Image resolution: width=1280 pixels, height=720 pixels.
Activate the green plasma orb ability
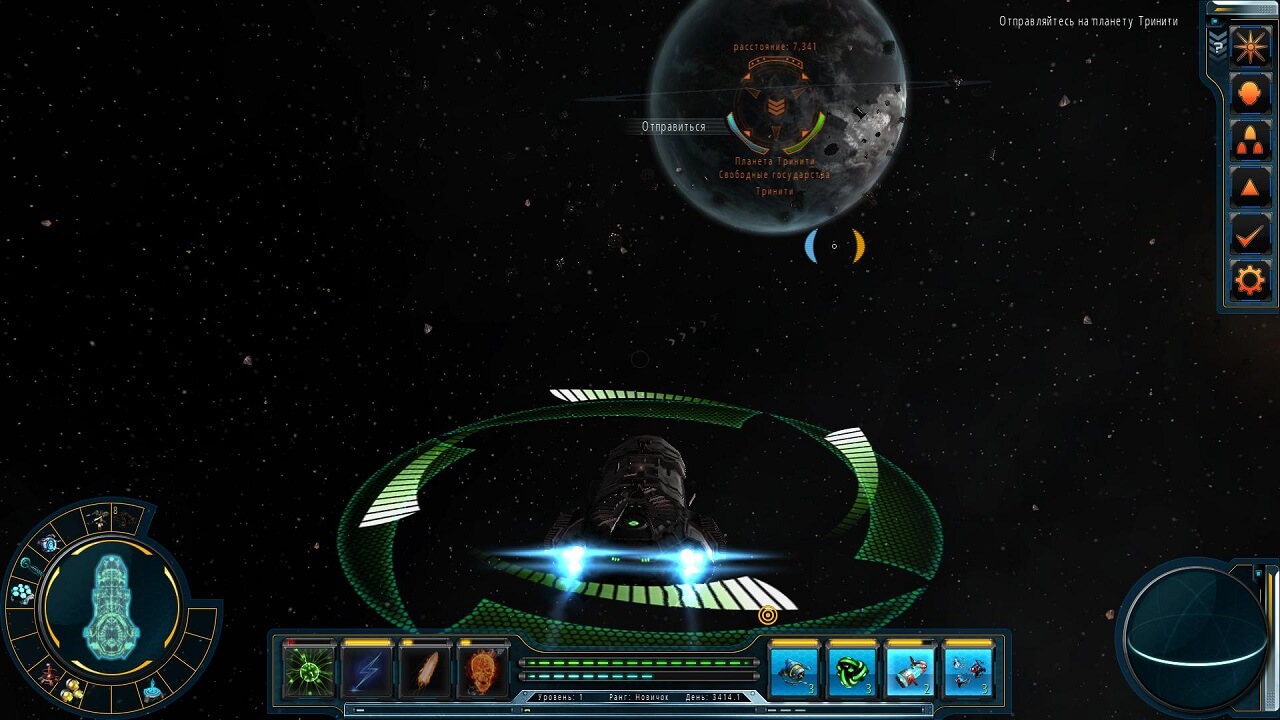coord(309,670)
